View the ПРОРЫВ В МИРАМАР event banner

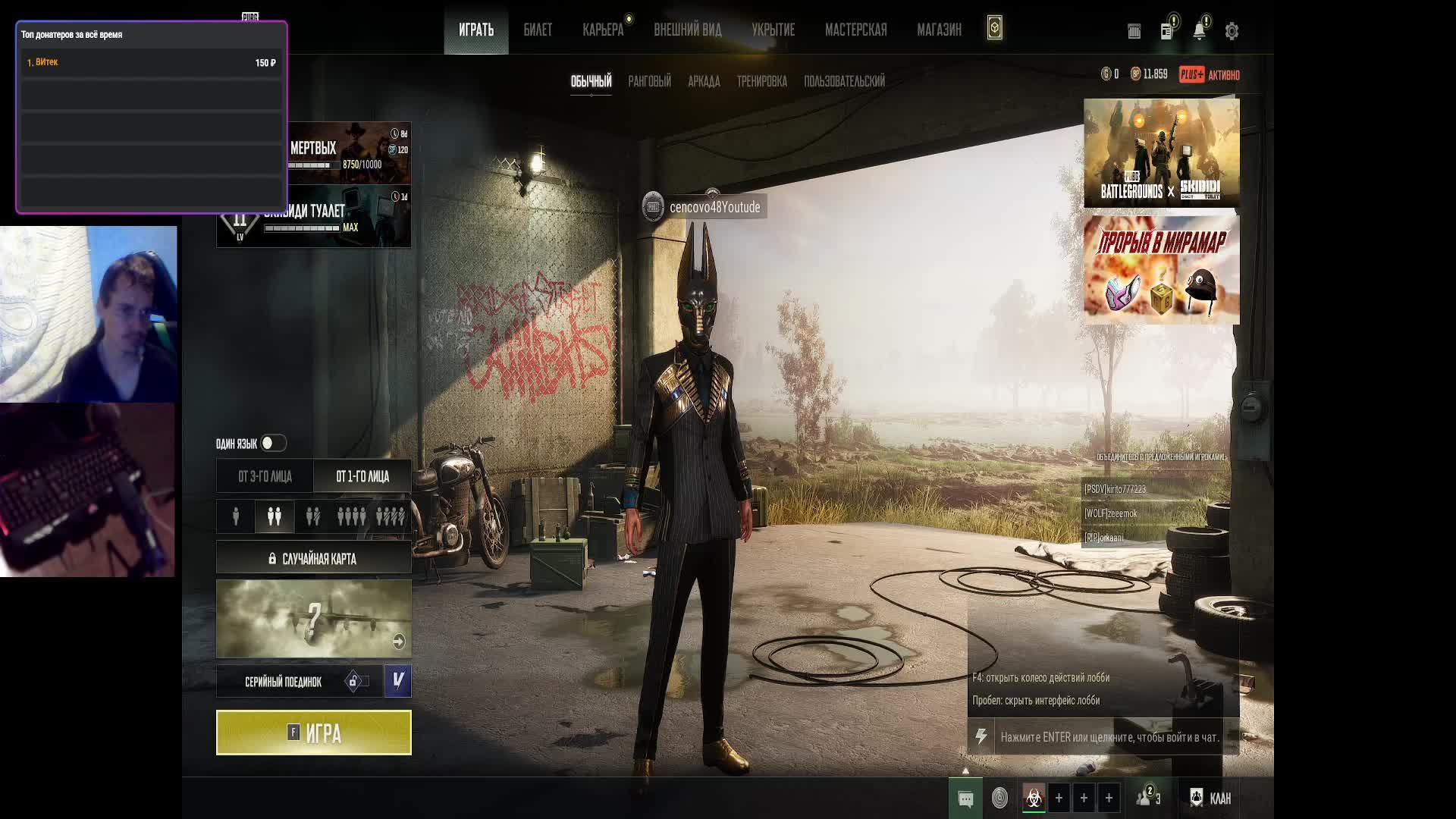point(1161,269)
